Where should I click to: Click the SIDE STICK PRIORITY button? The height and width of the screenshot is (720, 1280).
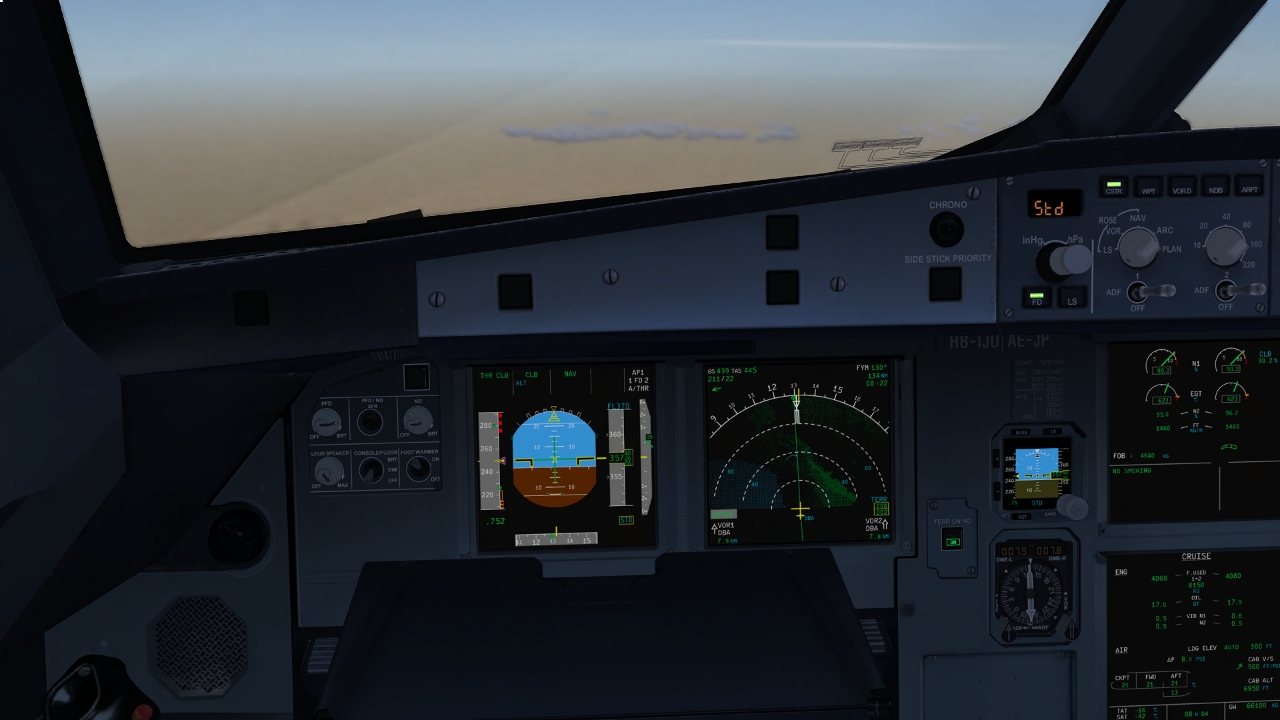click(x=945, y=283)
